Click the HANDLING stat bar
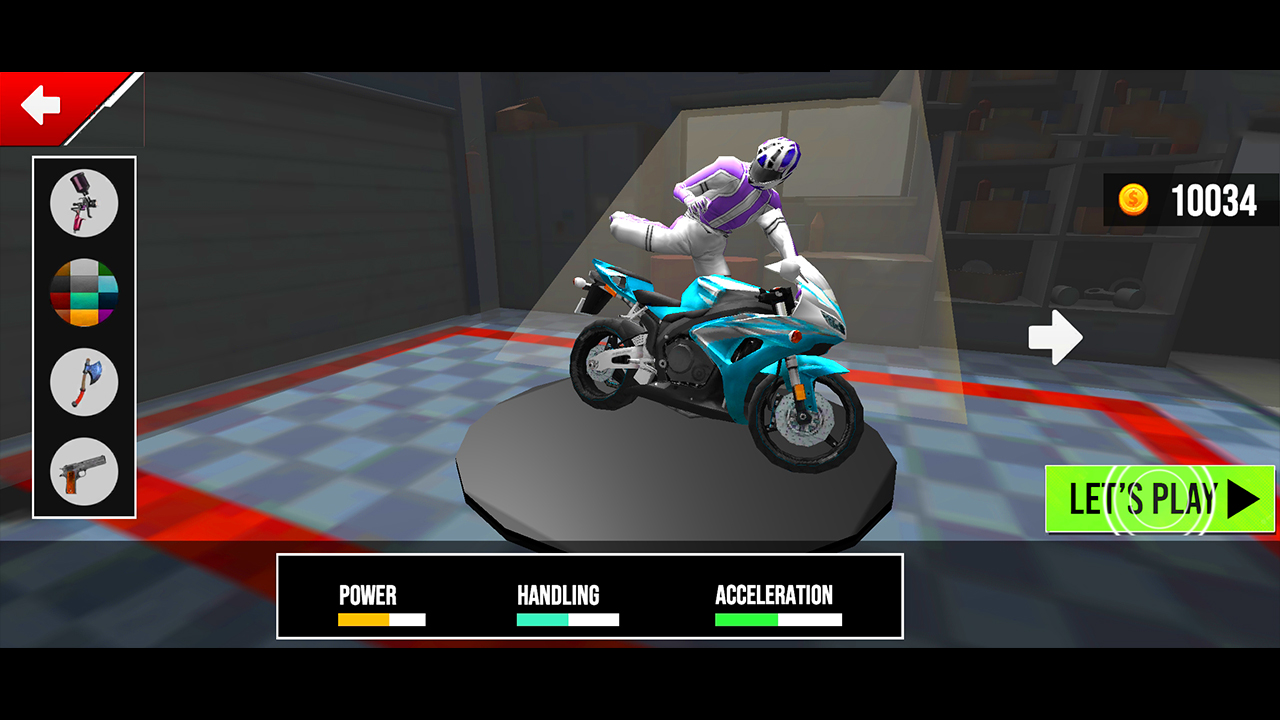Viewport: 1280px width, 720px height. (566, 620)
